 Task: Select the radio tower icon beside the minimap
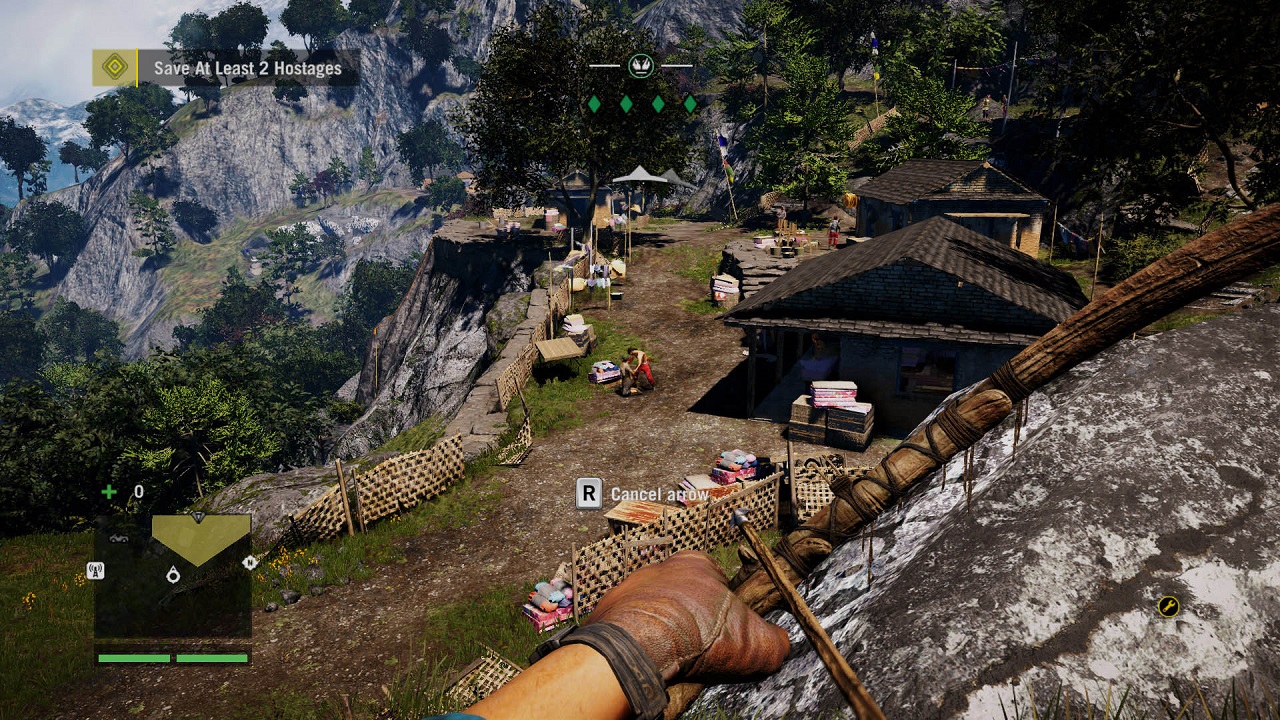(96, 571)
